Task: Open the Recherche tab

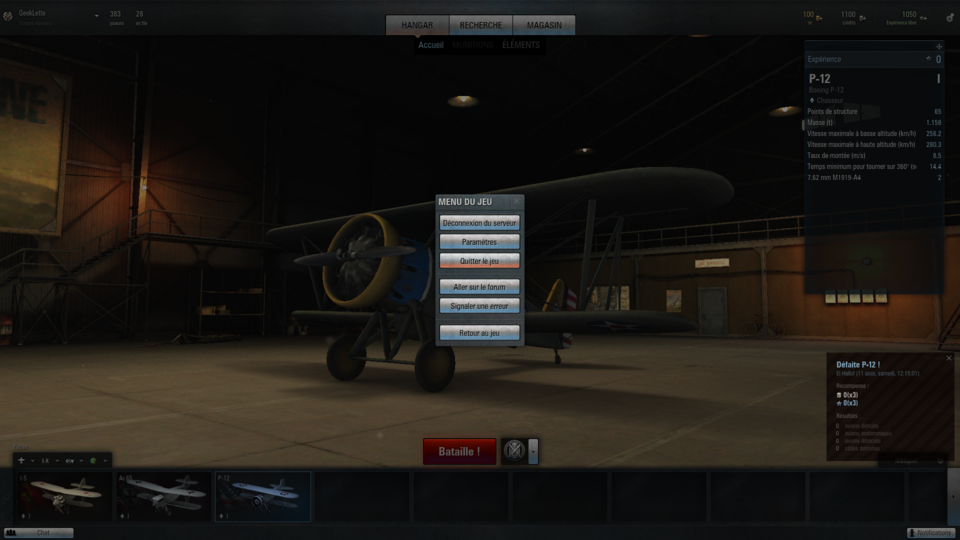Action: coord(481,25)
